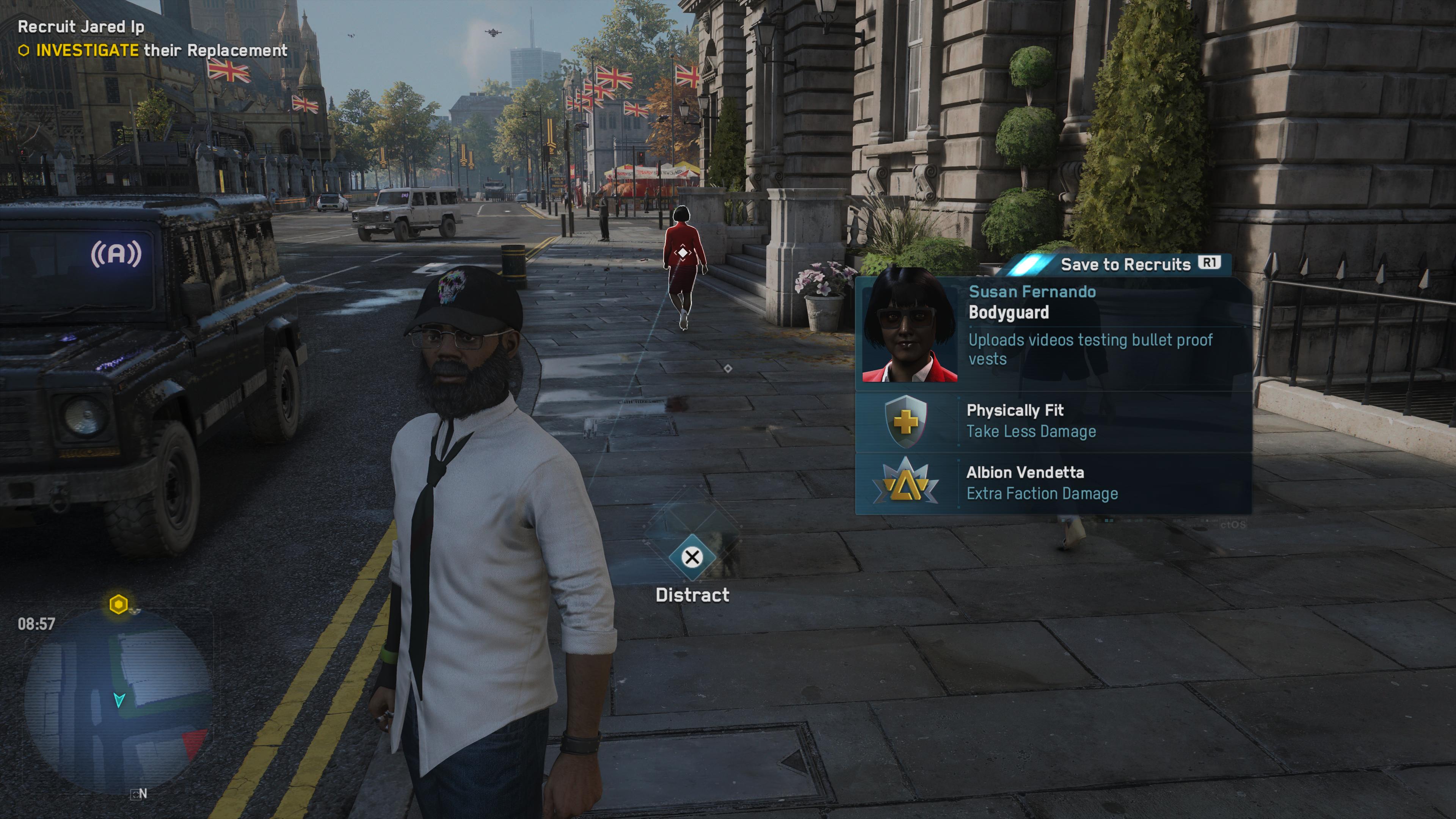The height and width of the screenshot is (819, 1456).
Task: Select the diamond target marker on Susan
Action: [682, 253]
